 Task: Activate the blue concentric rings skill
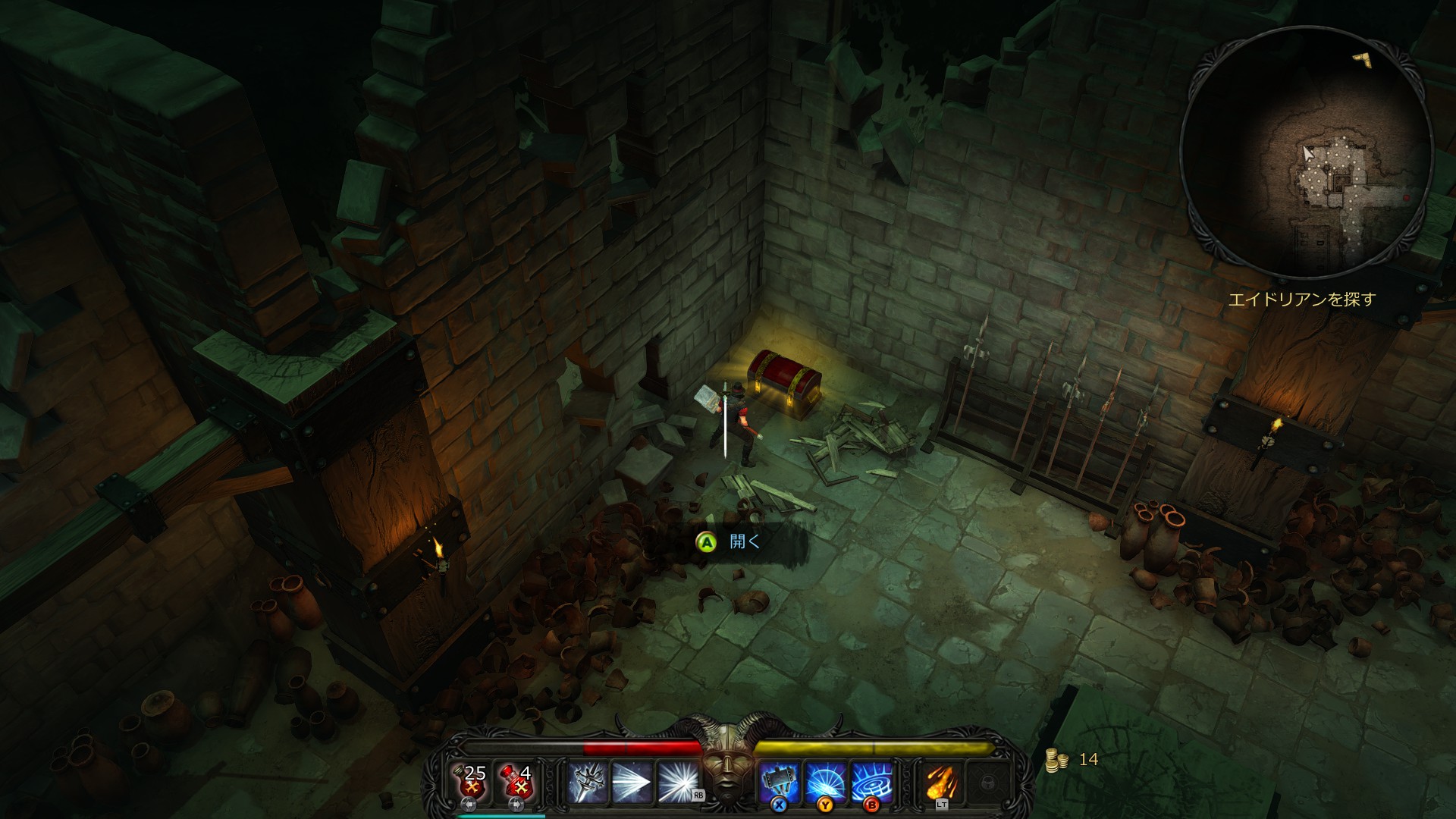(x=872, y=783)
